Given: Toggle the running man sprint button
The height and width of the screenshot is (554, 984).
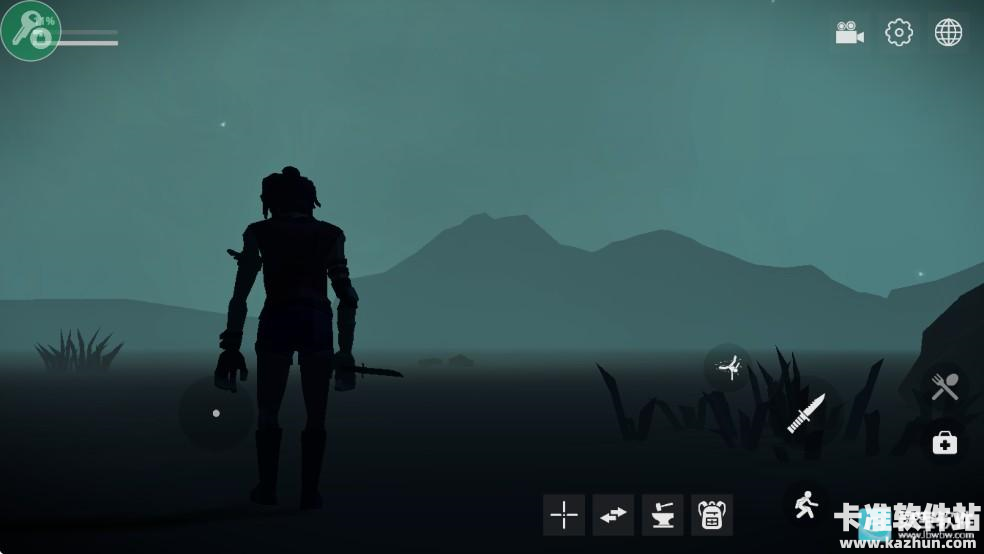Looking at the screenshot, I should 806,506.
